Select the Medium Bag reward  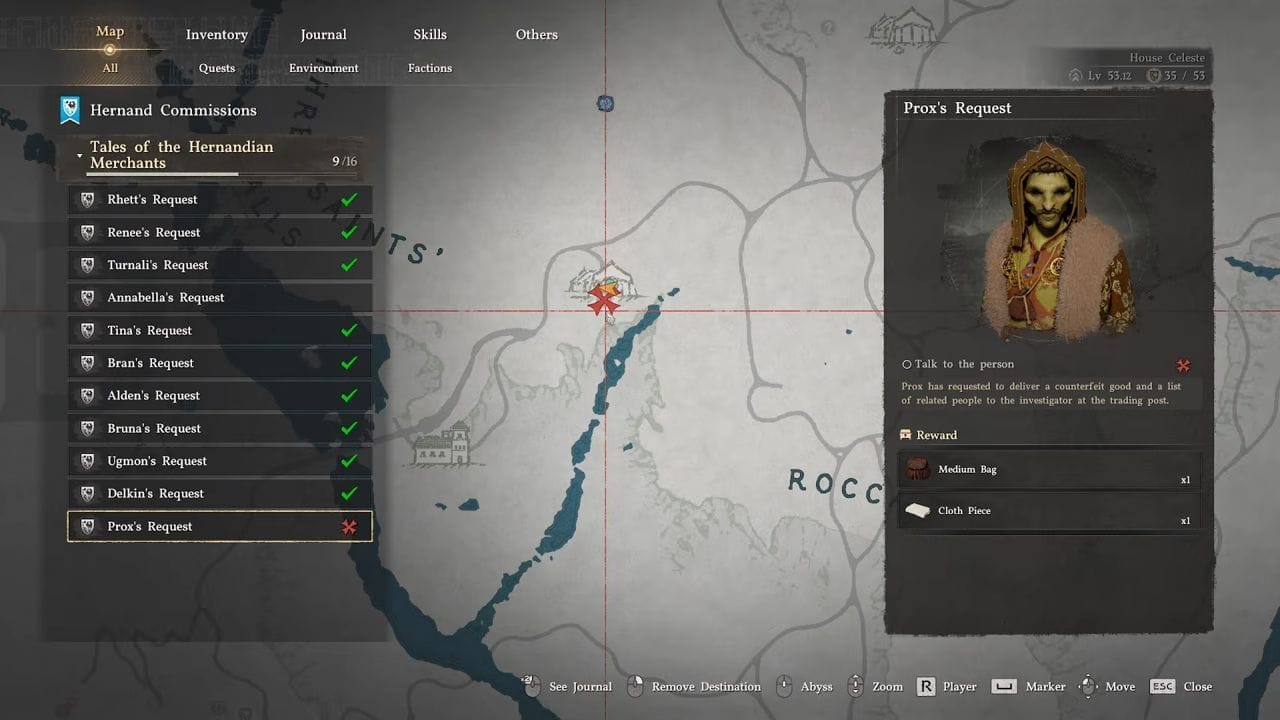pos(1049,469)
